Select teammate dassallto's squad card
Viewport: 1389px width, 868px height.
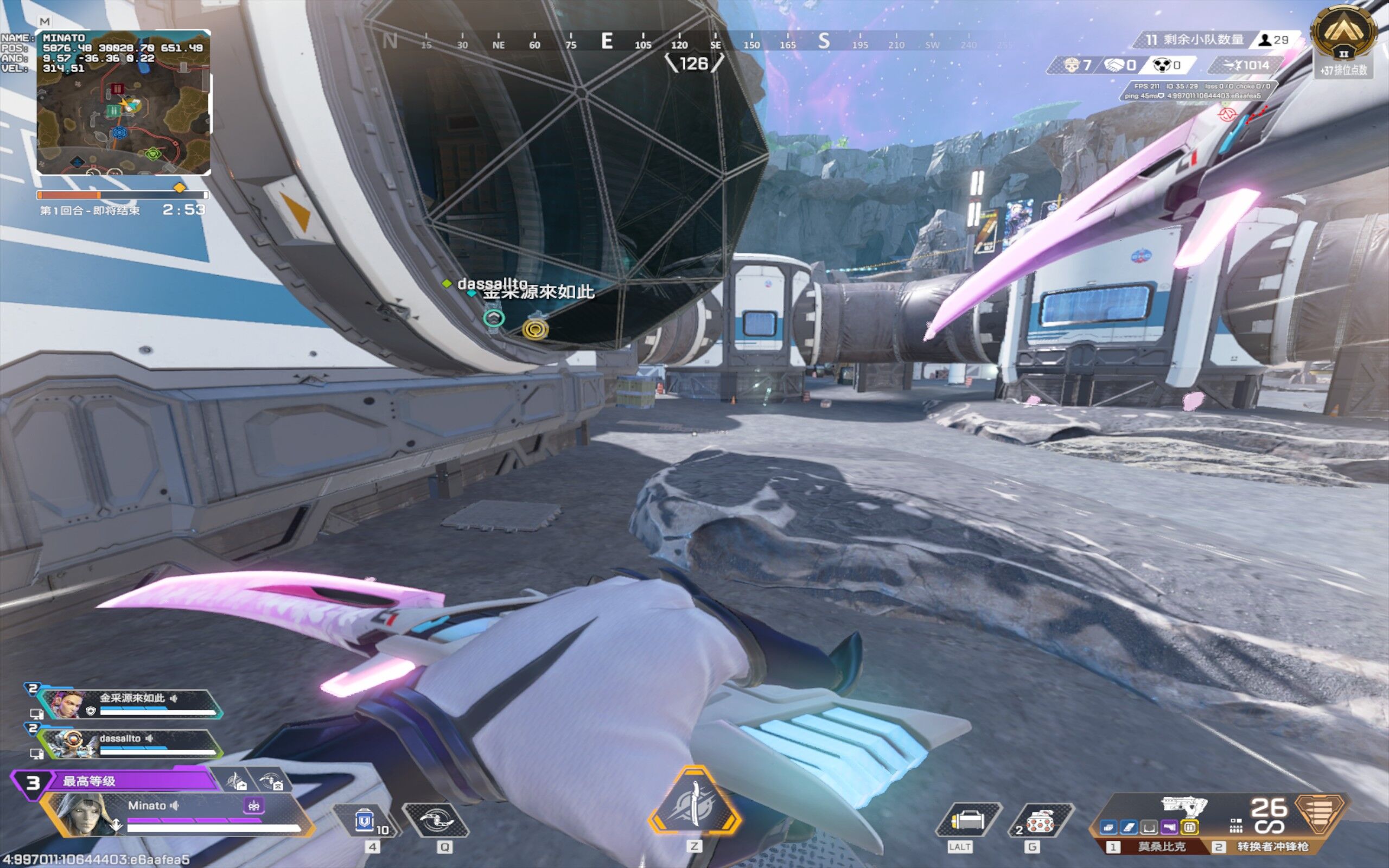(x=131, y=743)
